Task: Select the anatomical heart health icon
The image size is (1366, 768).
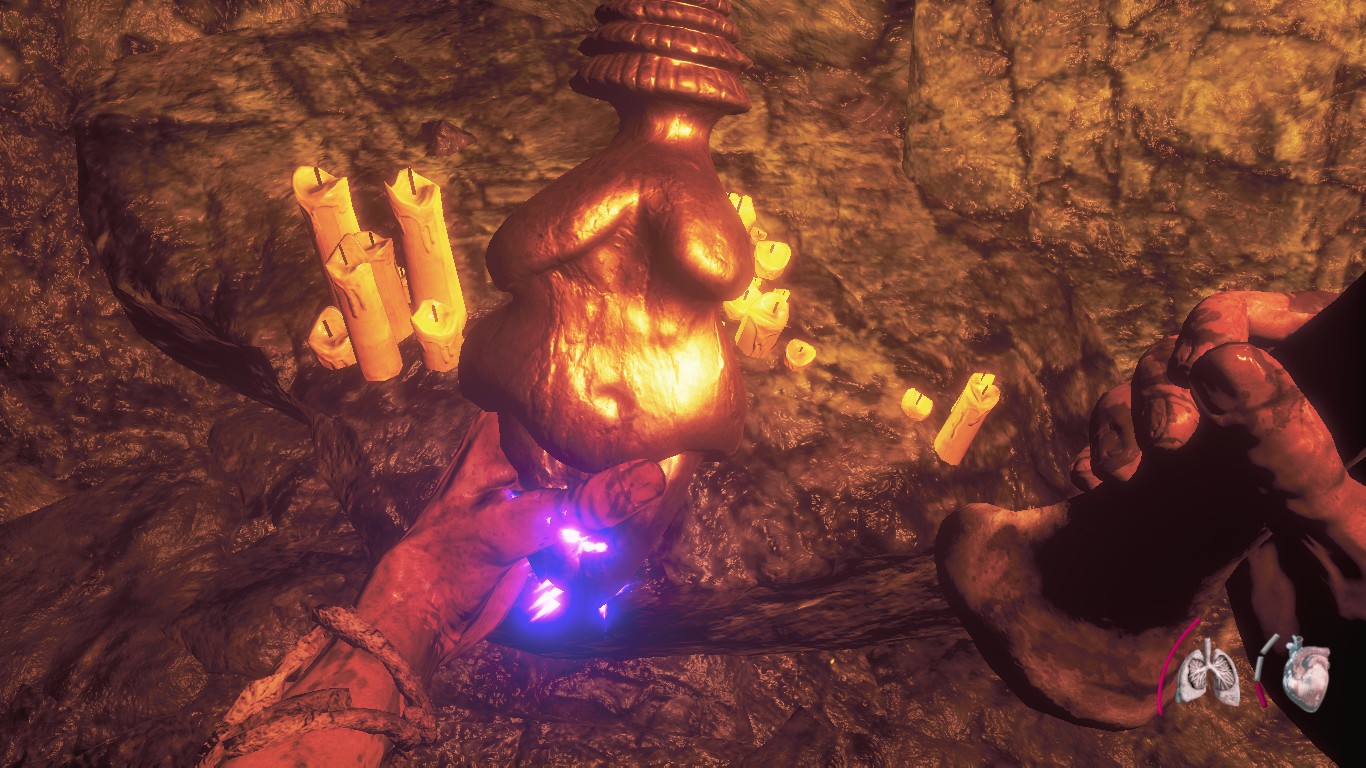Action: 1307,673
